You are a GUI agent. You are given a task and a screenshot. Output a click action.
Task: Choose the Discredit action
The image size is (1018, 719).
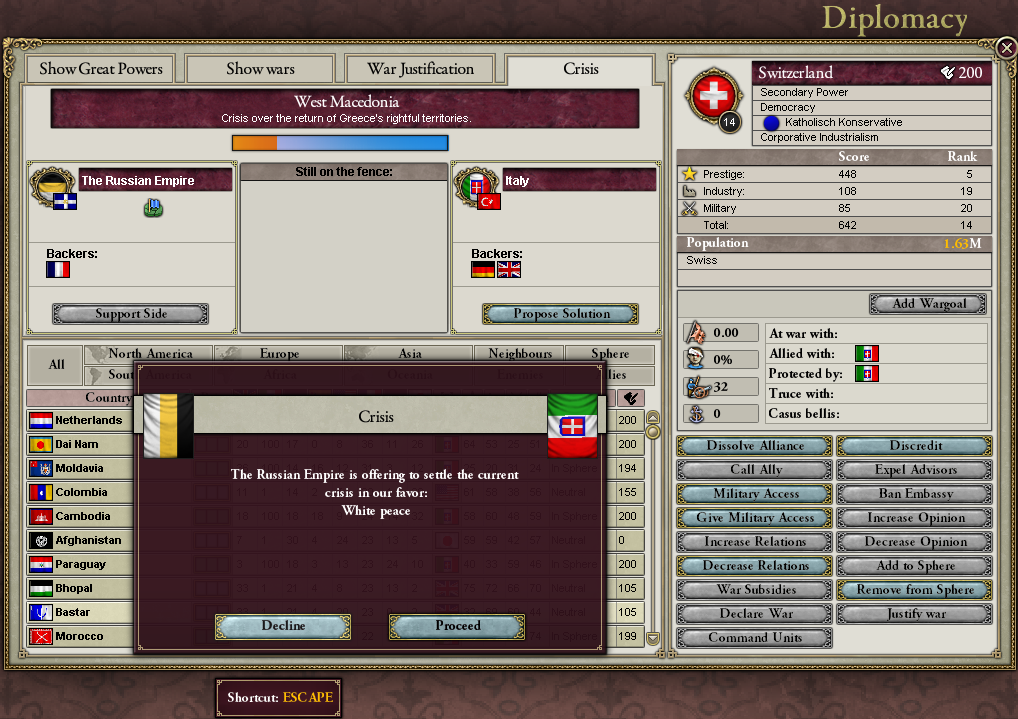pos(915,446)
